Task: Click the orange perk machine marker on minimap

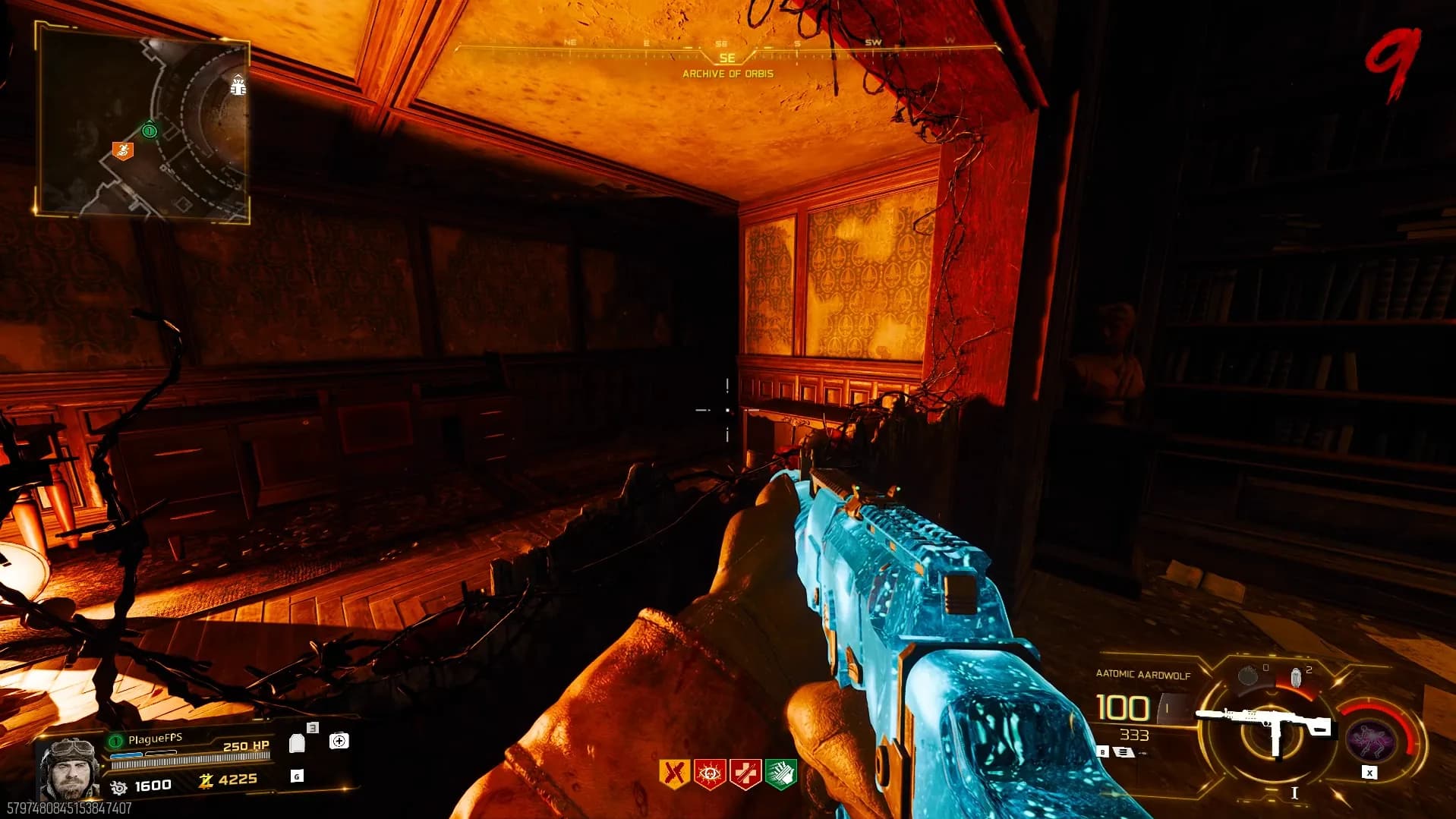Action: point(122,151)
